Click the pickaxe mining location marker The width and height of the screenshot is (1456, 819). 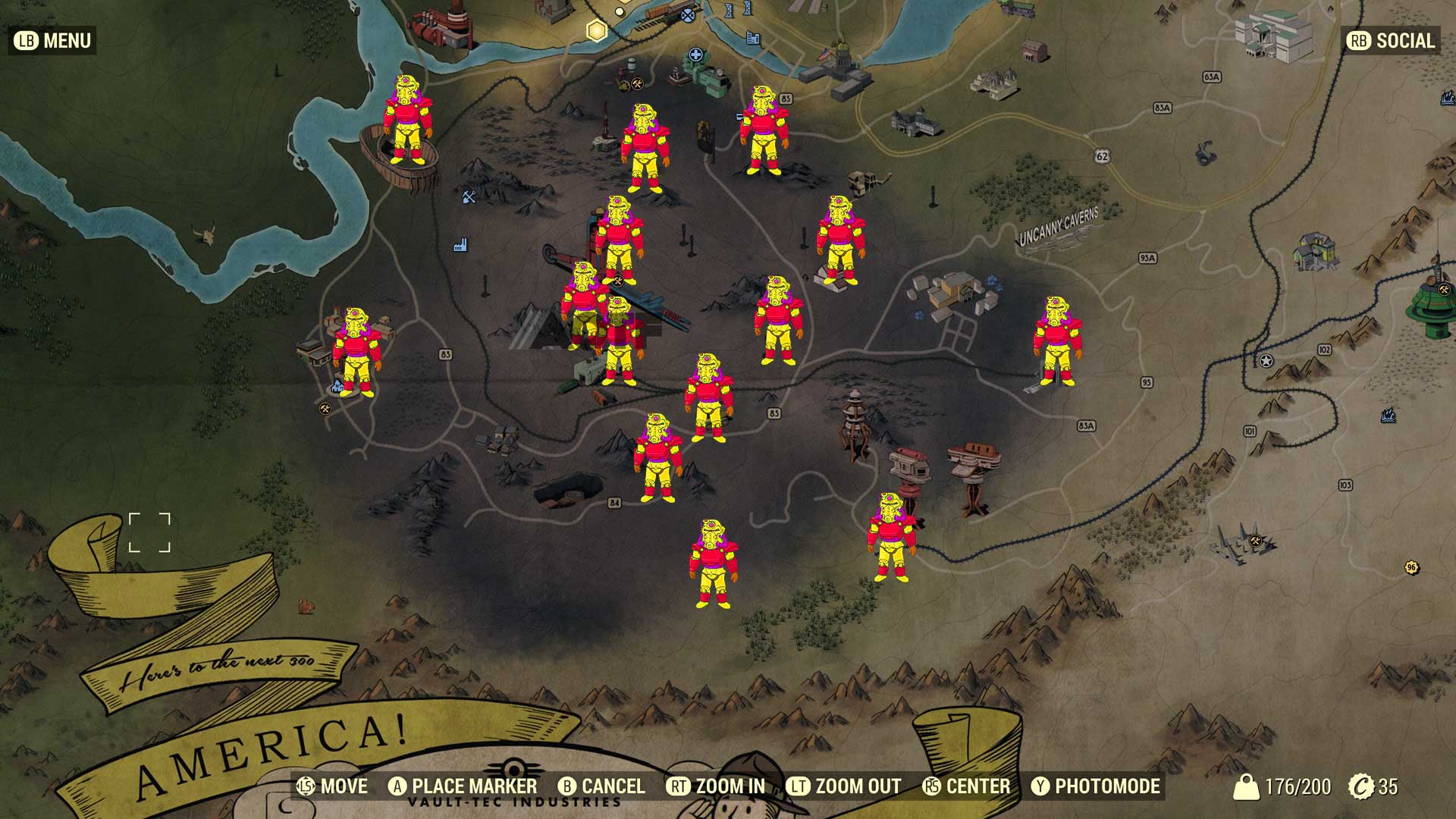click(x=468, y=198)
